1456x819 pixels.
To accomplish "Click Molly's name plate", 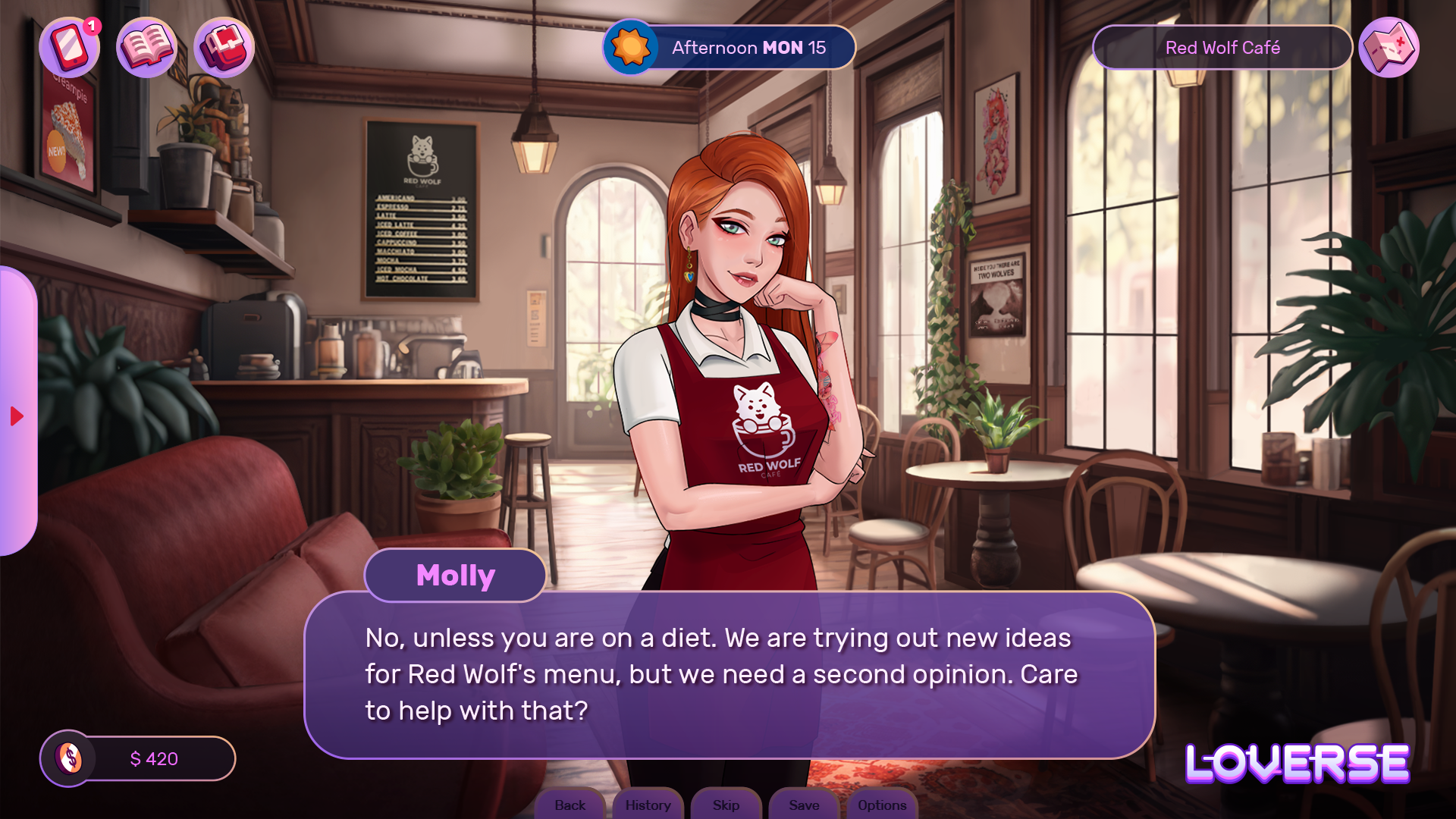I will pos(455,575).
